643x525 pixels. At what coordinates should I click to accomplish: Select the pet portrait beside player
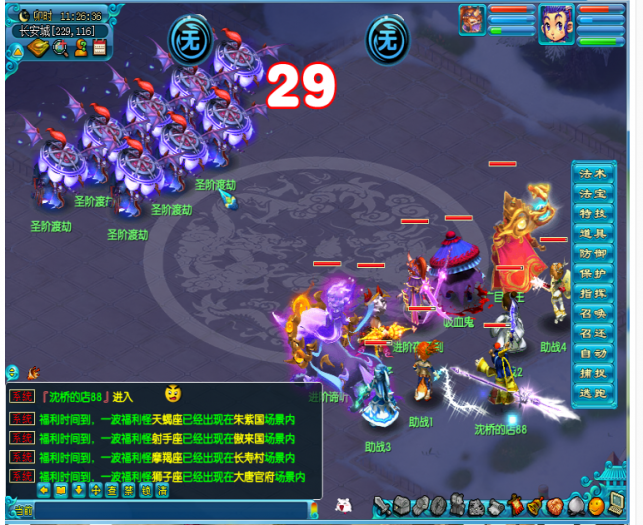471,19
